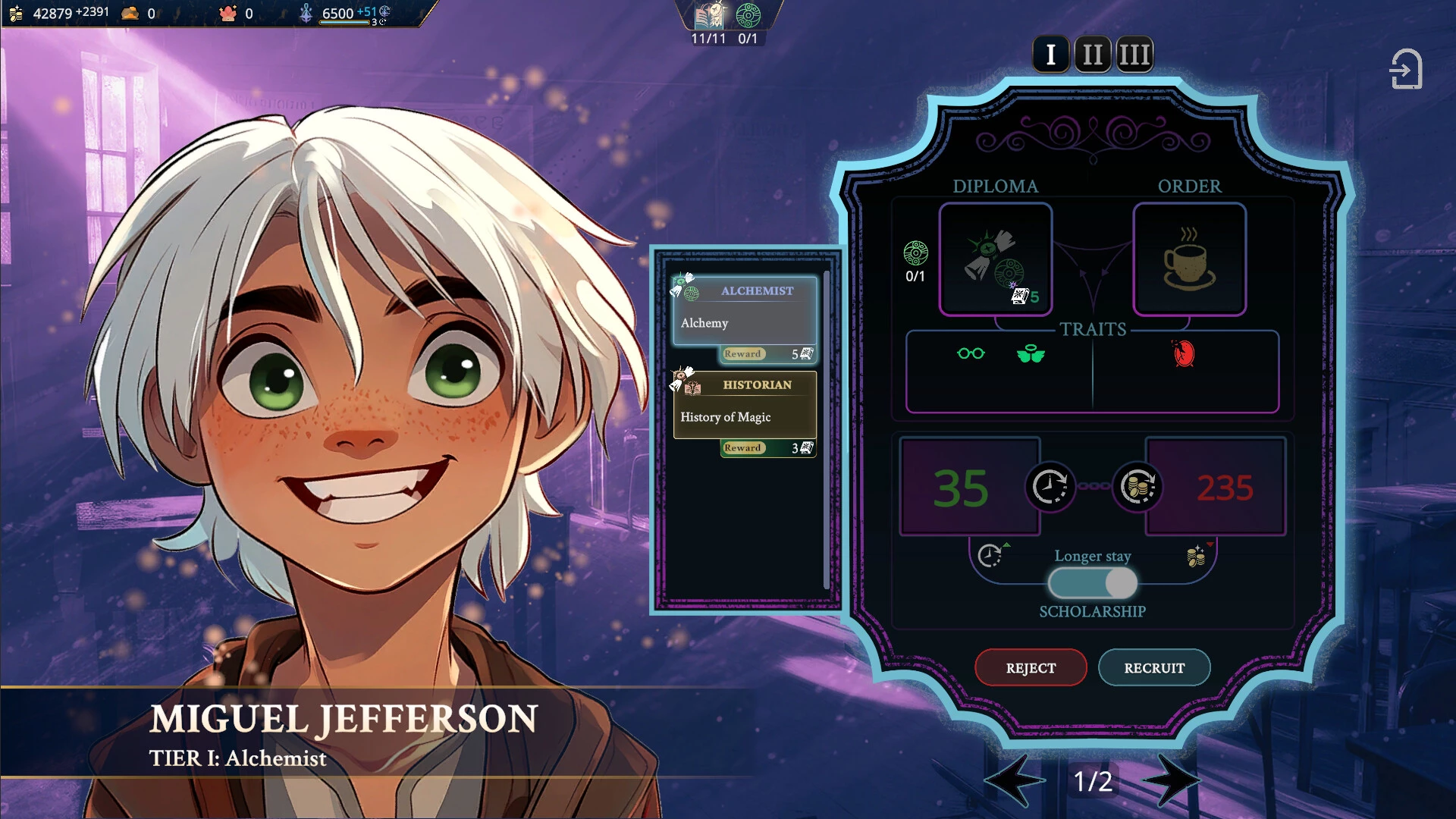The height and width of the screenshot is (819, 1456).
Task: Switch to tier II tab
Action: click(1093, 55)
